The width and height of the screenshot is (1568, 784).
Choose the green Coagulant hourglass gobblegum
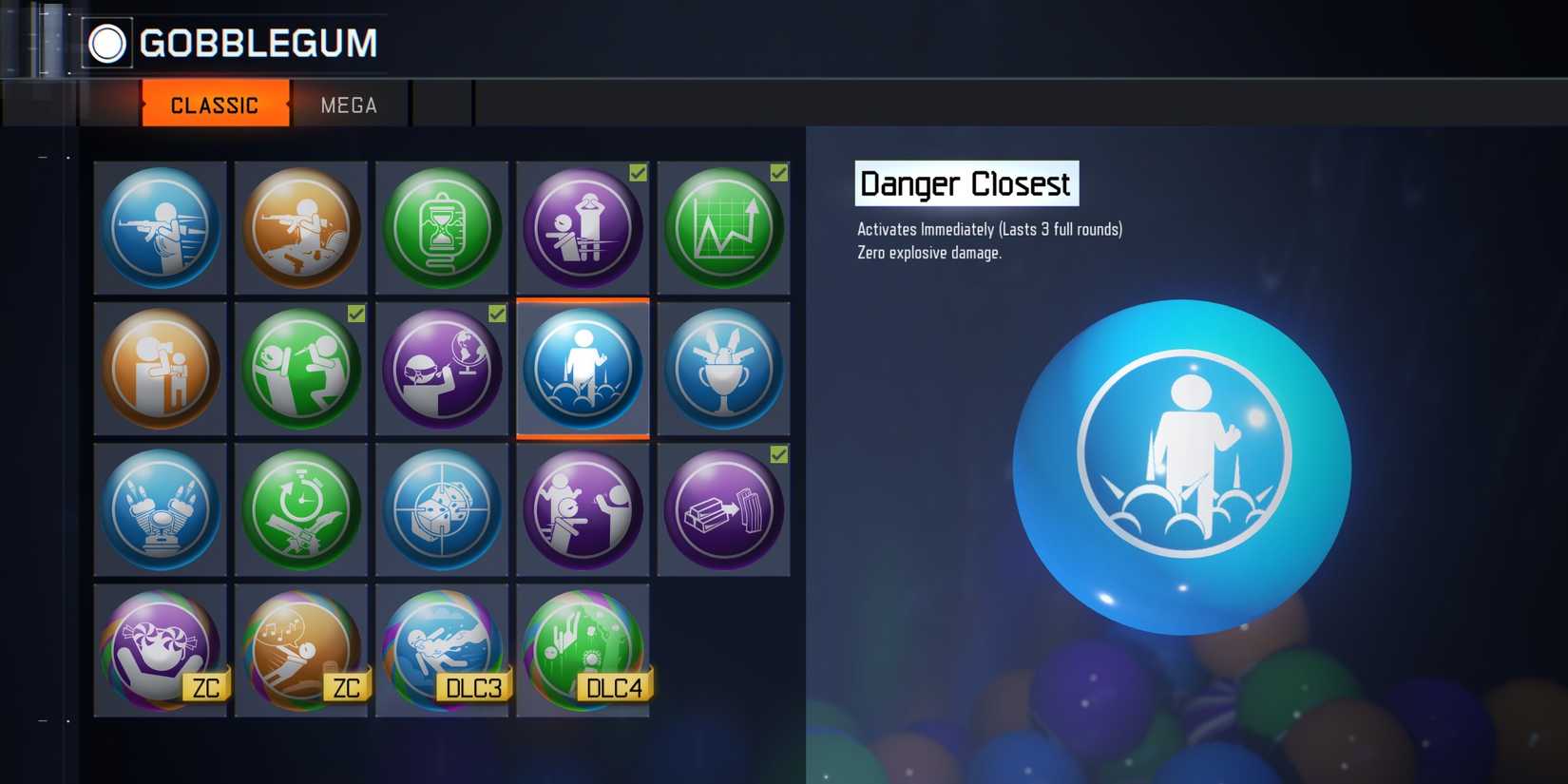click(x=441, y=228)
